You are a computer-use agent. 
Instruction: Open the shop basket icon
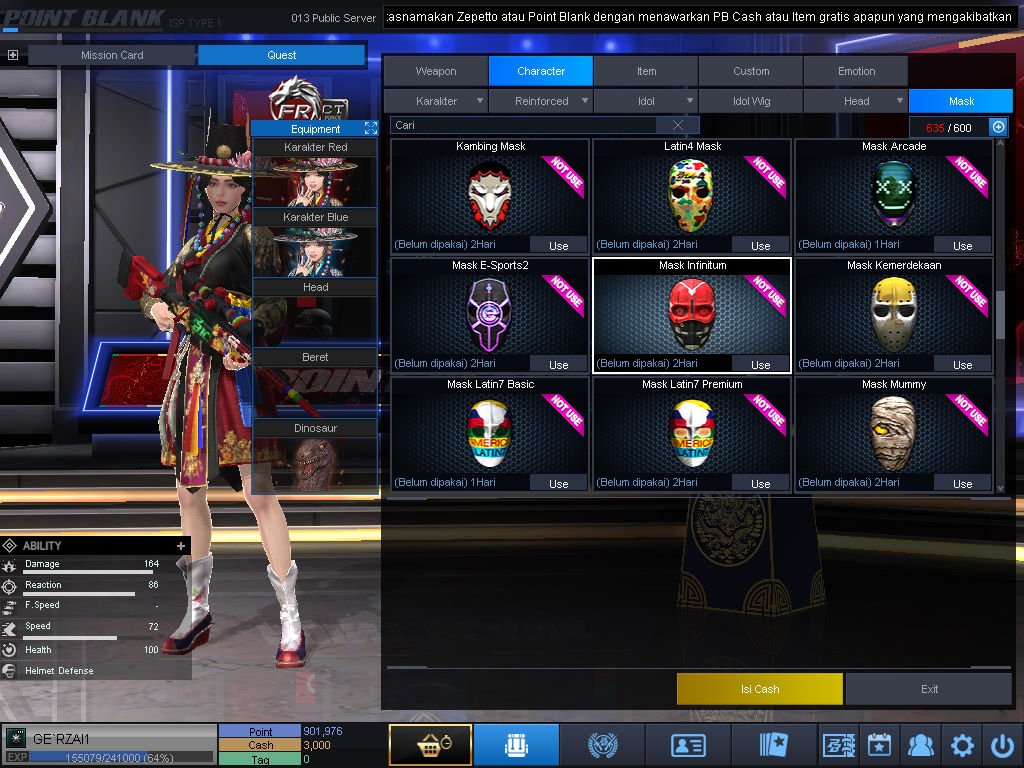click(x=430, y=745)
